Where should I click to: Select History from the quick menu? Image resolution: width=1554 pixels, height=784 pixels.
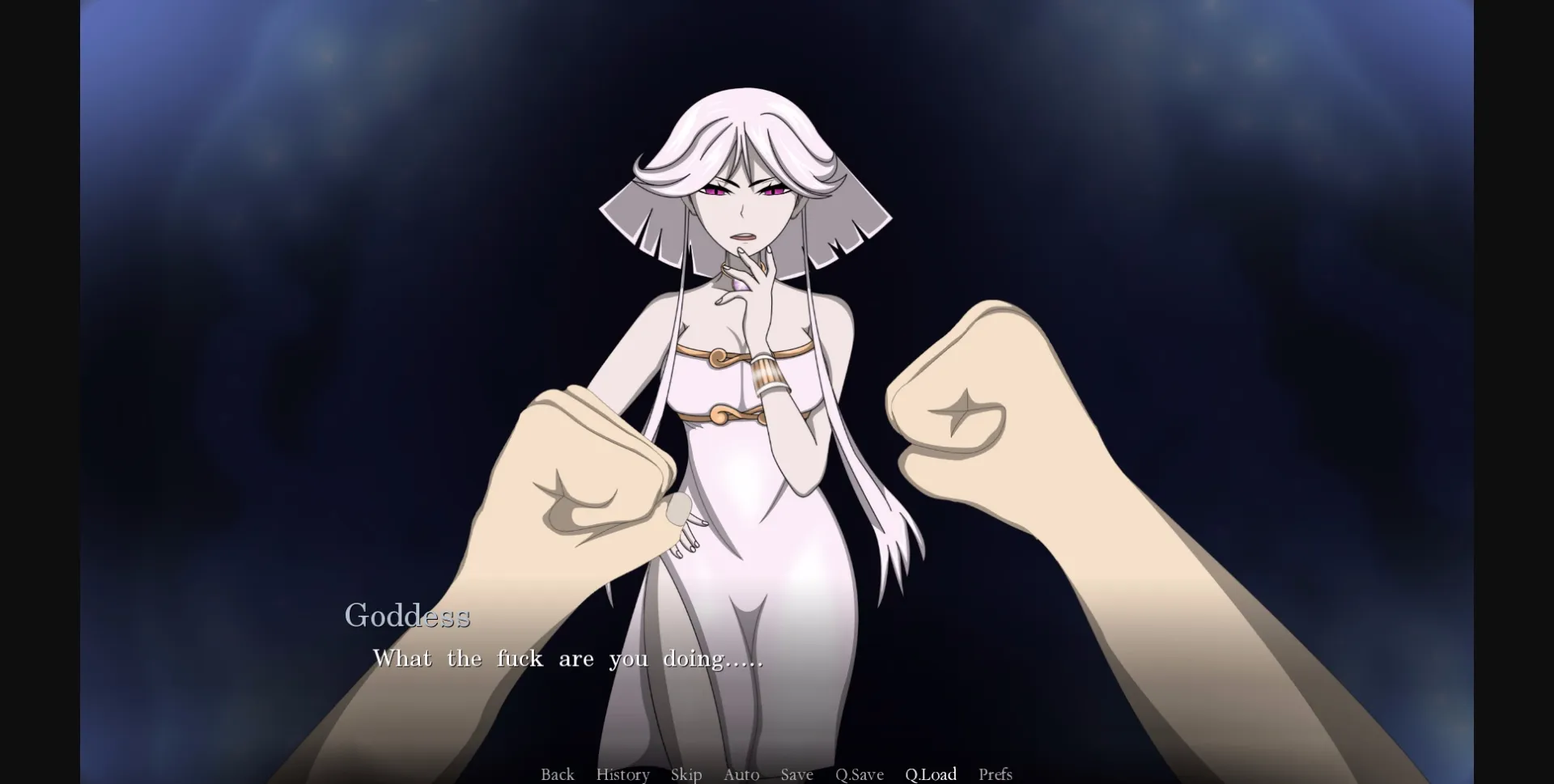click(622, 774)
